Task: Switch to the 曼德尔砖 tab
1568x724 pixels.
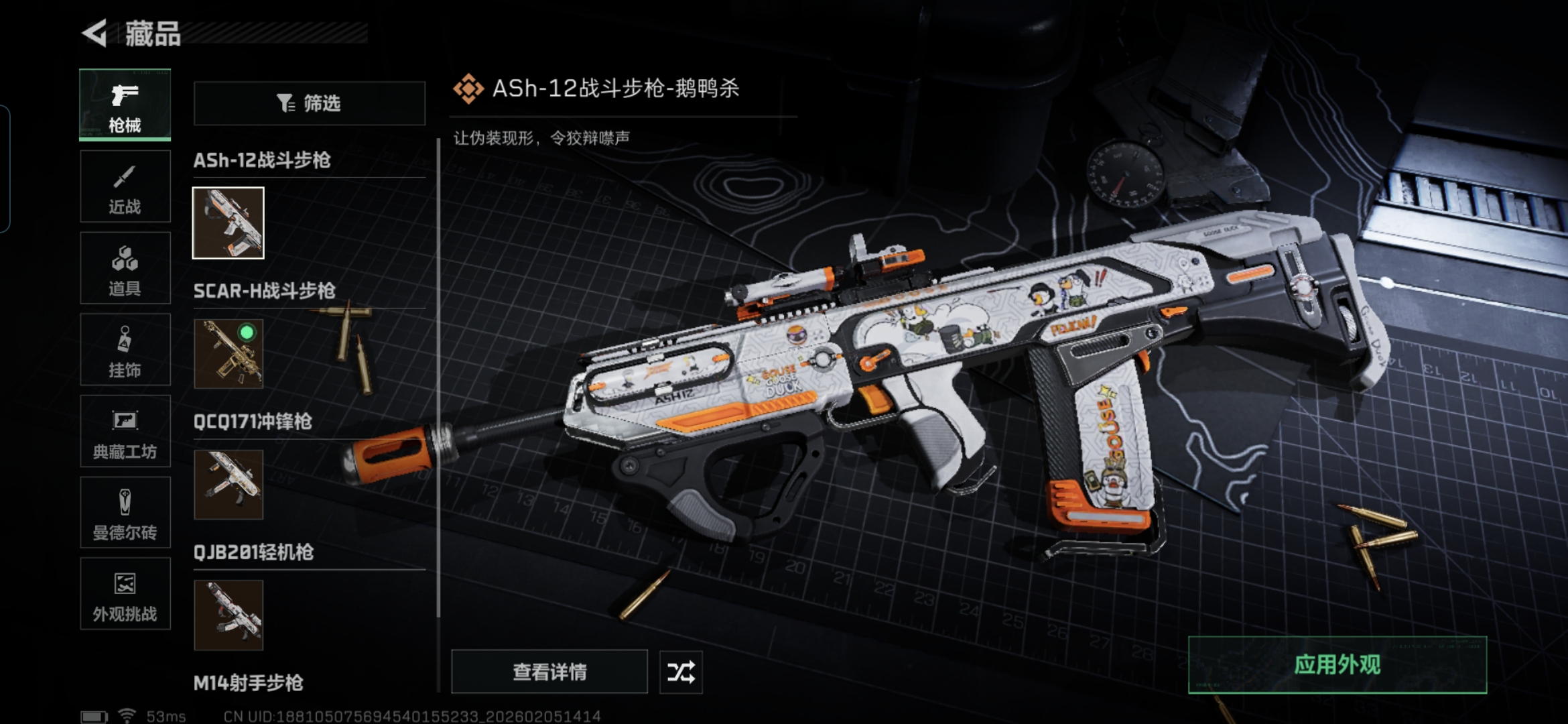Action: click(x=125, y=513)
